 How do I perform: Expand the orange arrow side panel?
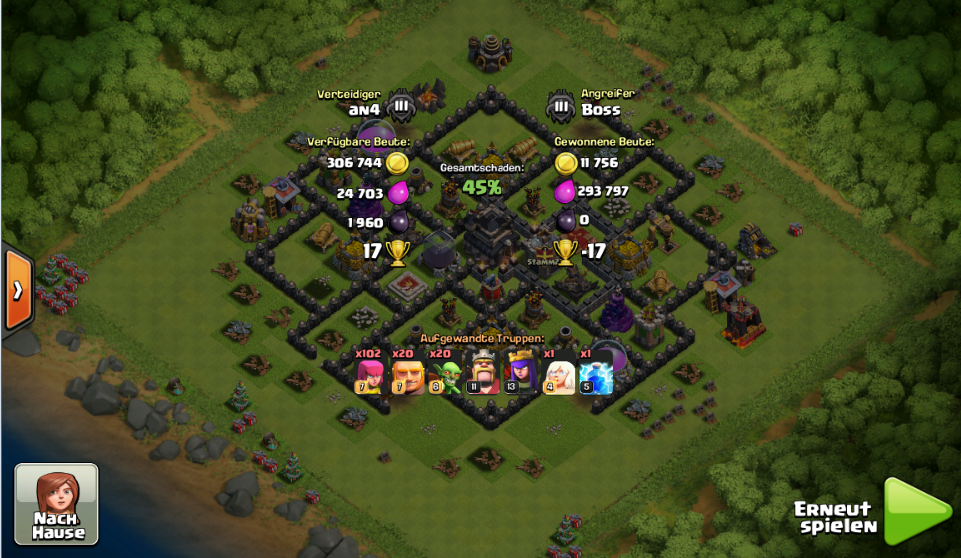[18, 290]
